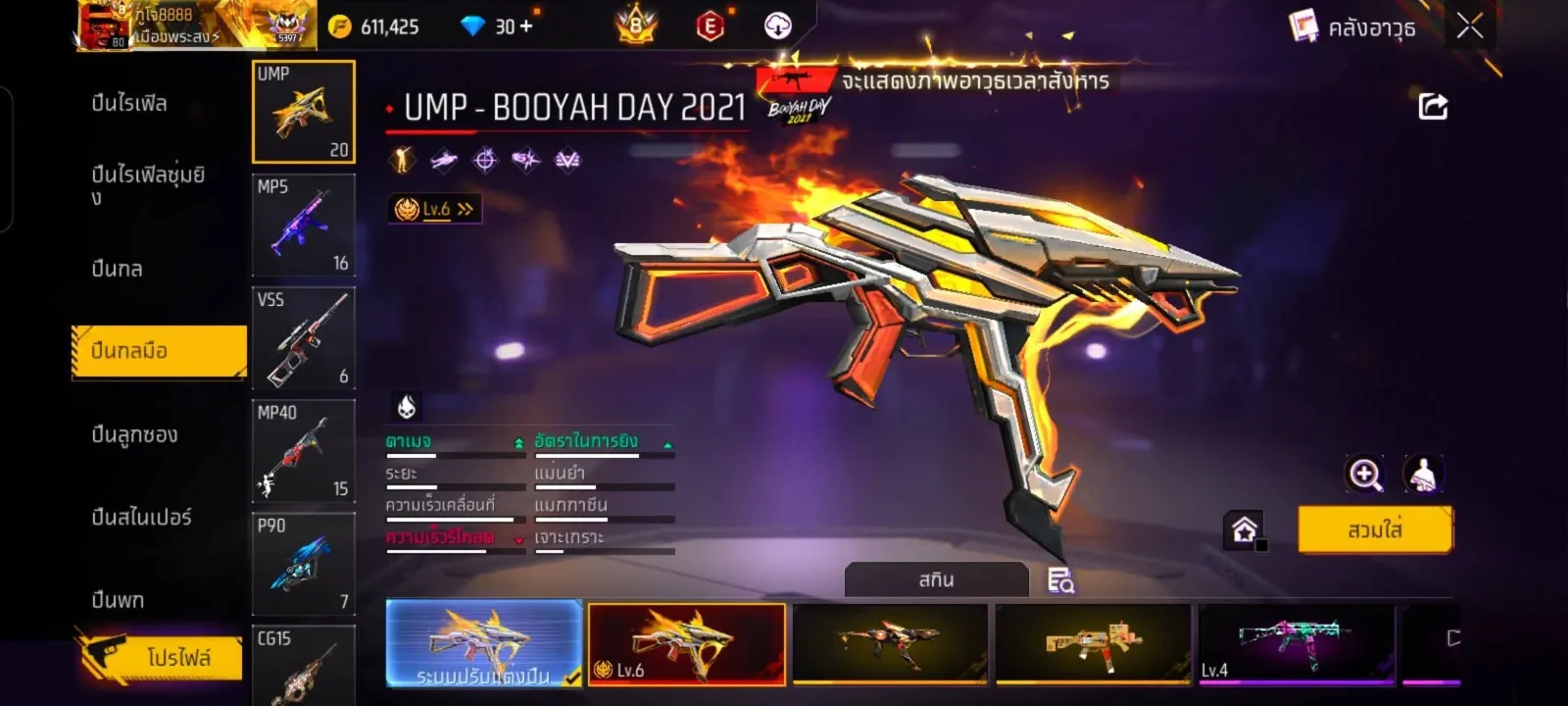Open the home icon beside the equip button
Image resolution: width=1568 pixels, height=706 pixels.
click(1245, 530)
